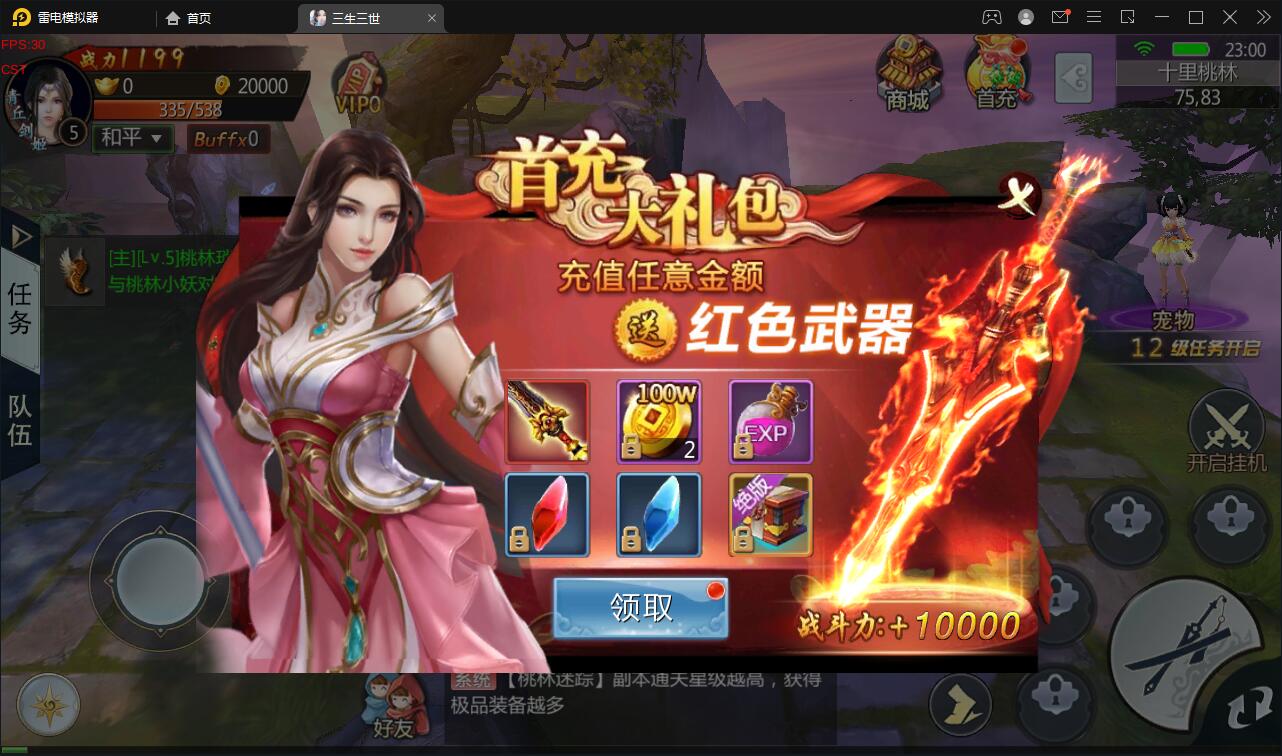Click the red weapon reward thumbnail
Screen dimensions: 1282x756
[x=548, y=422]
